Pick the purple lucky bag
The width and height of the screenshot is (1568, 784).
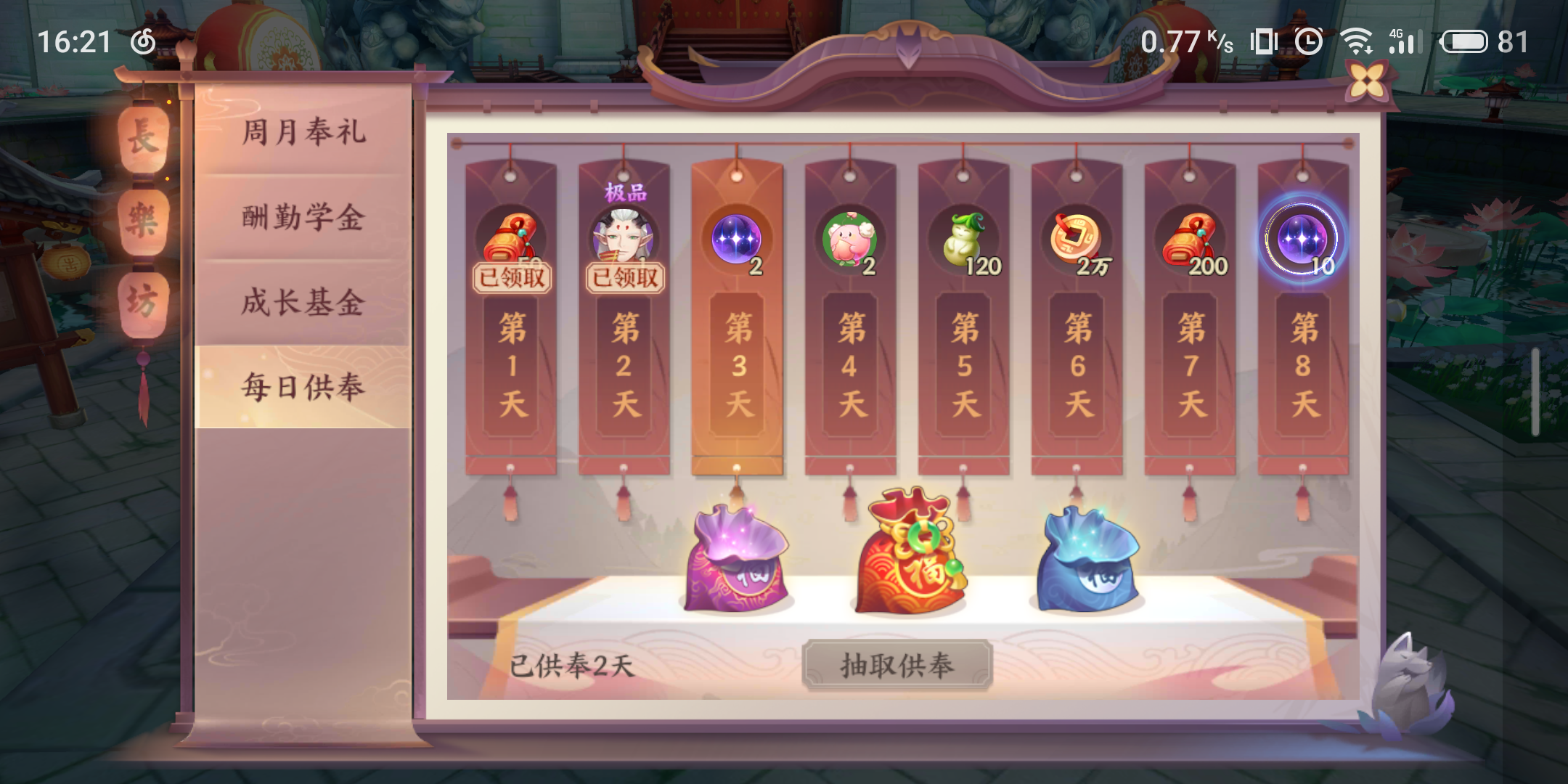pyautogui.click(x=737, y=559)
